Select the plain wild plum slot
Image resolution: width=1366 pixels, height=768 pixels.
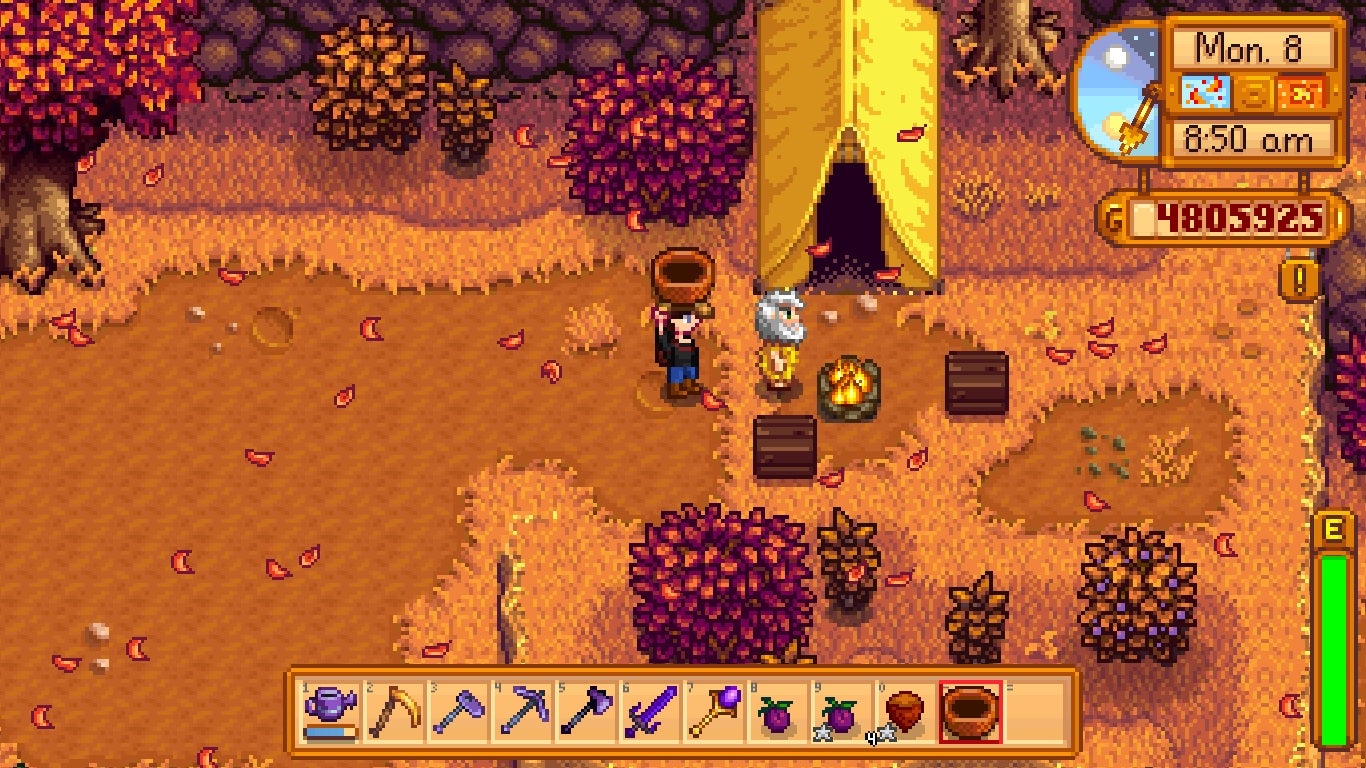click(x=778, y=711)
